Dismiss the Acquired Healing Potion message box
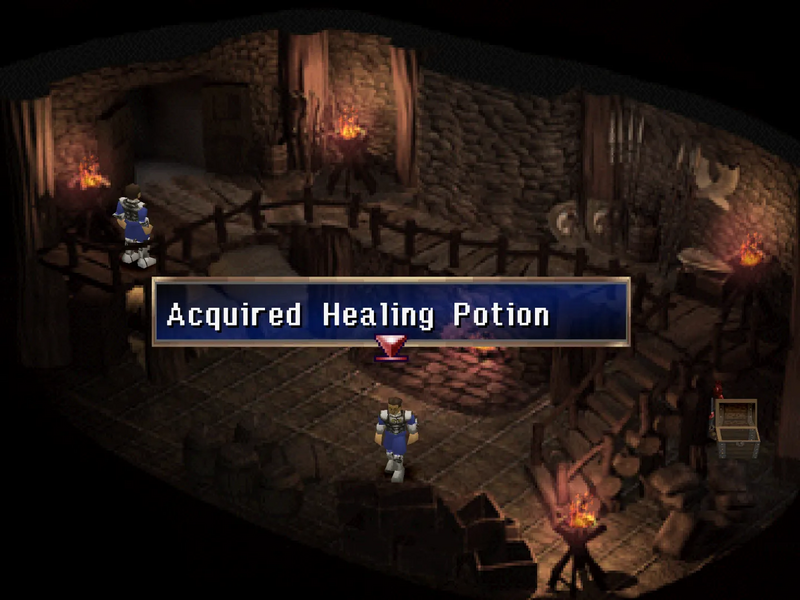The height and width of the screenshot is (600, 800). [x=390, y=313]
